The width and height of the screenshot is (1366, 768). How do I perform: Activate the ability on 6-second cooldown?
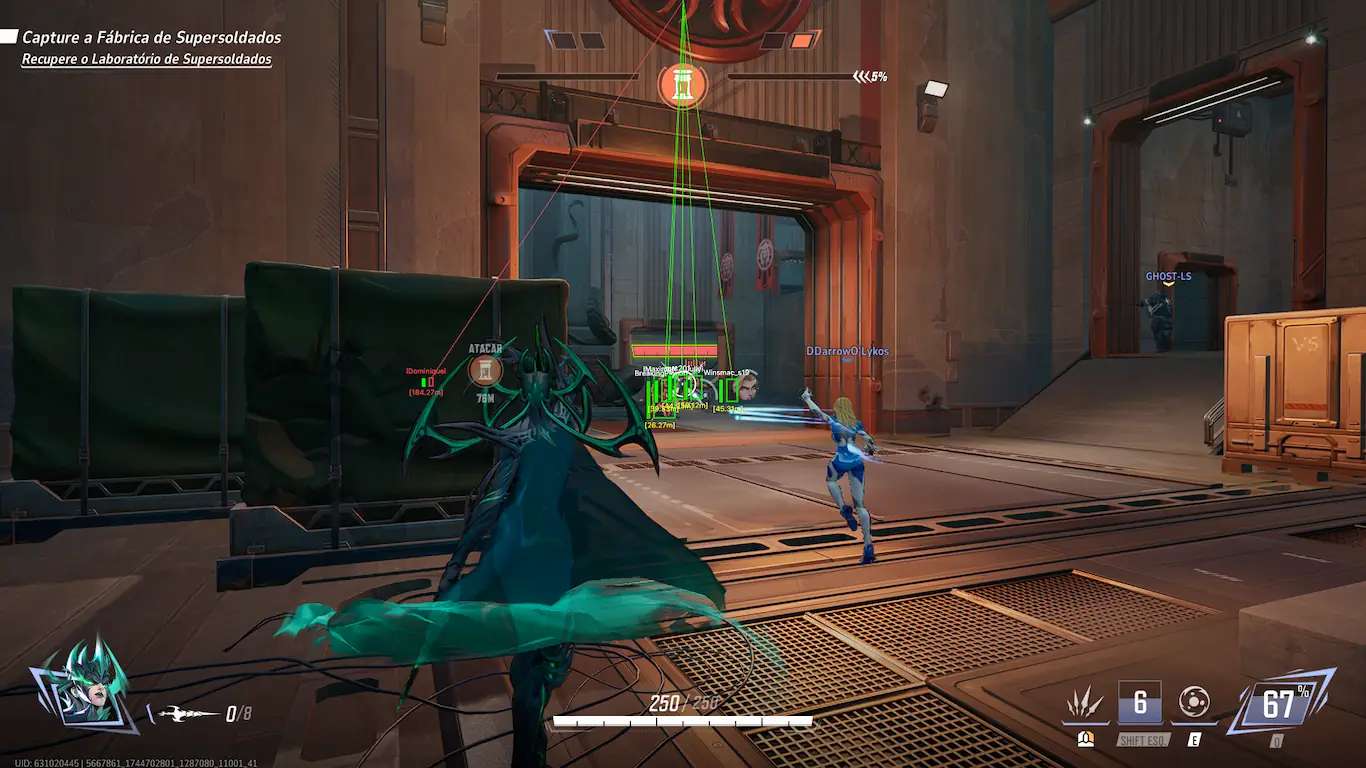(1140, 702)
